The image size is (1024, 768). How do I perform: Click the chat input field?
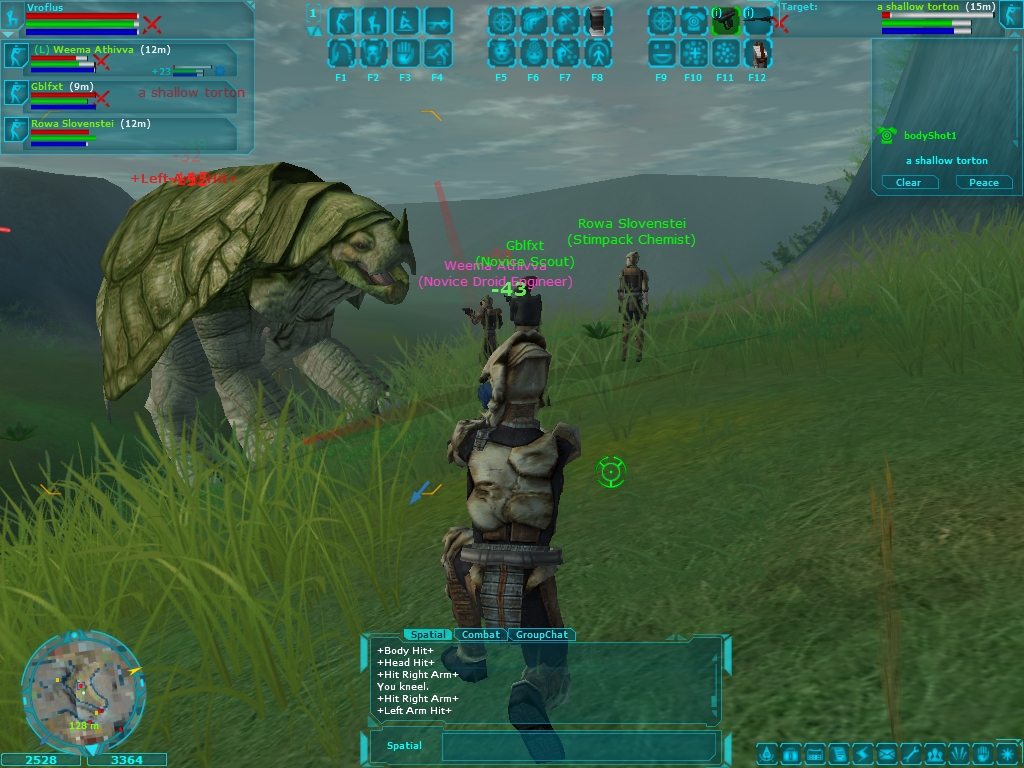tap(580, 746)
